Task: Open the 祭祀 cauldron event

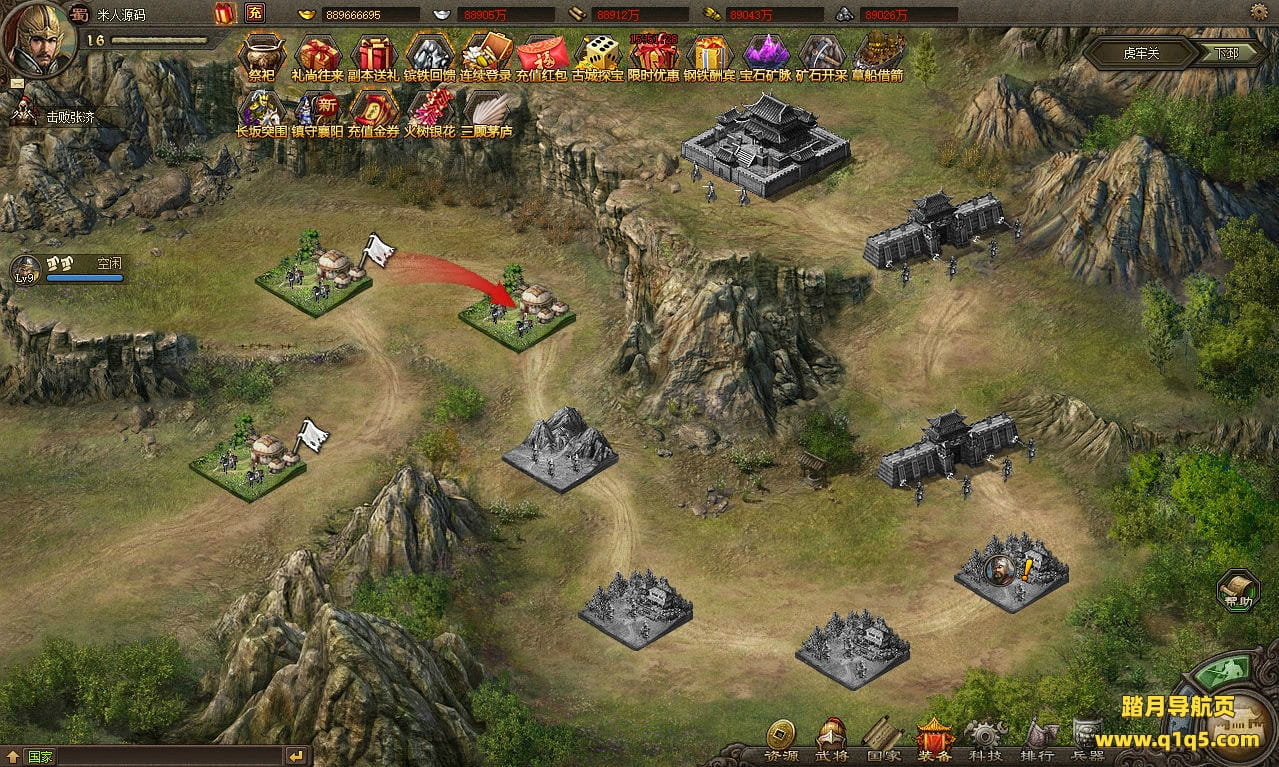Action: click(261, 54)
